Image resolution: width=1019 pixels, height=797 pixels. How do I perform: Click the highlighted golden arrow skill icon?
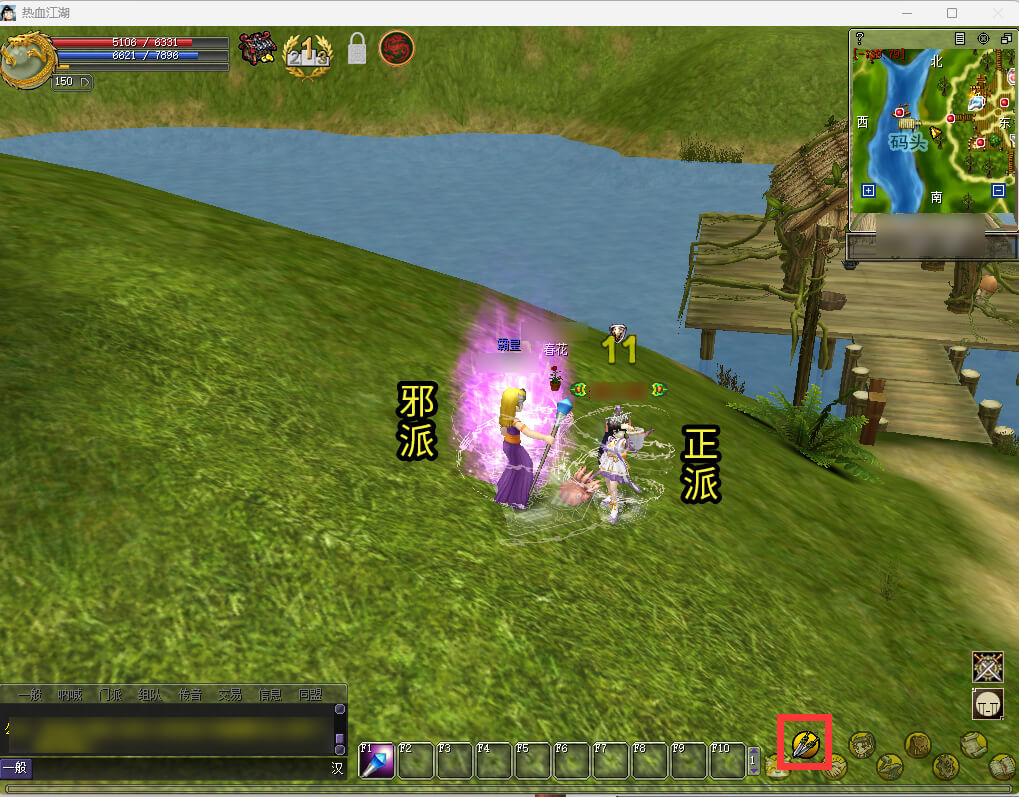[805, 743]
